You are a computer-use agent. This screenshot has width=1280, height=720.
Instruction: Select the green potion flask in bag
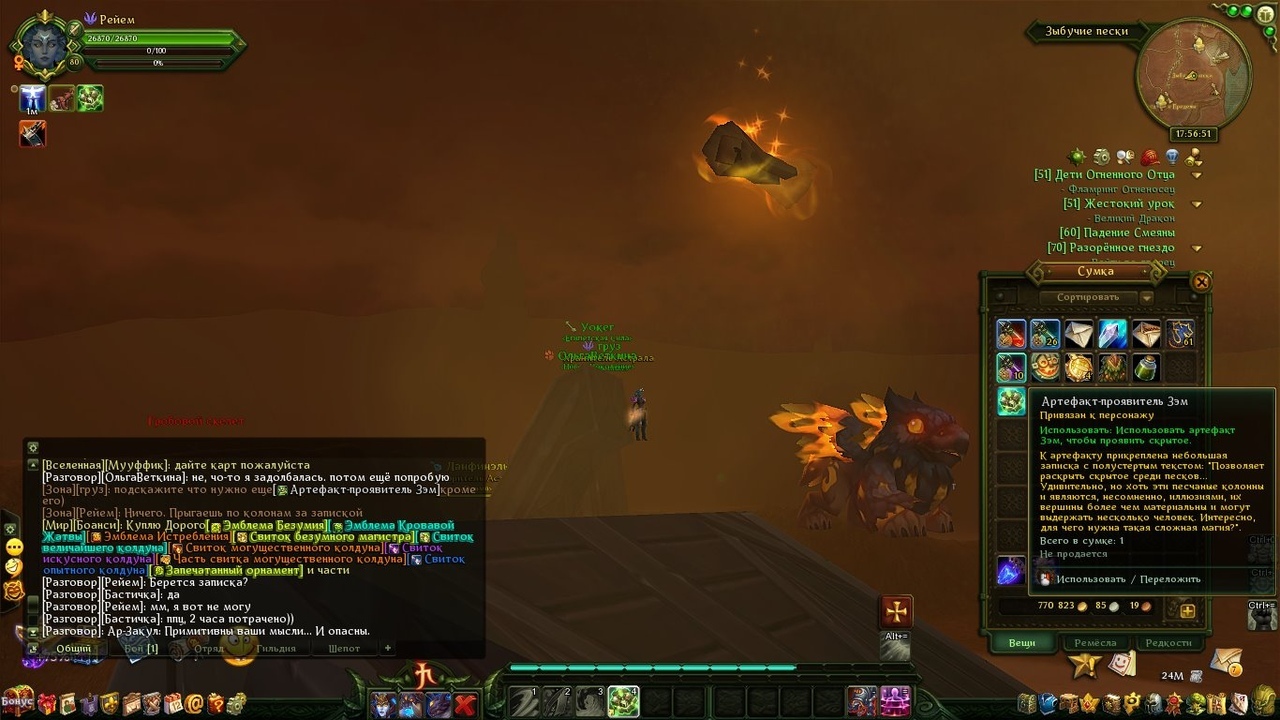click(1146, 368)
